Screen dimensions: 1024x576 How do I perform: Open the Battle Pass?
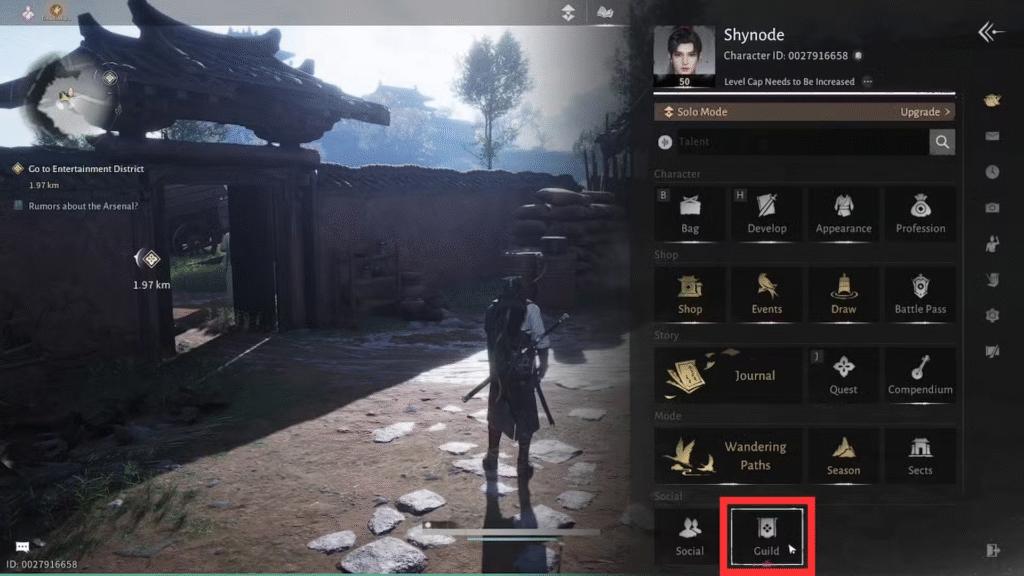point(920,294)
